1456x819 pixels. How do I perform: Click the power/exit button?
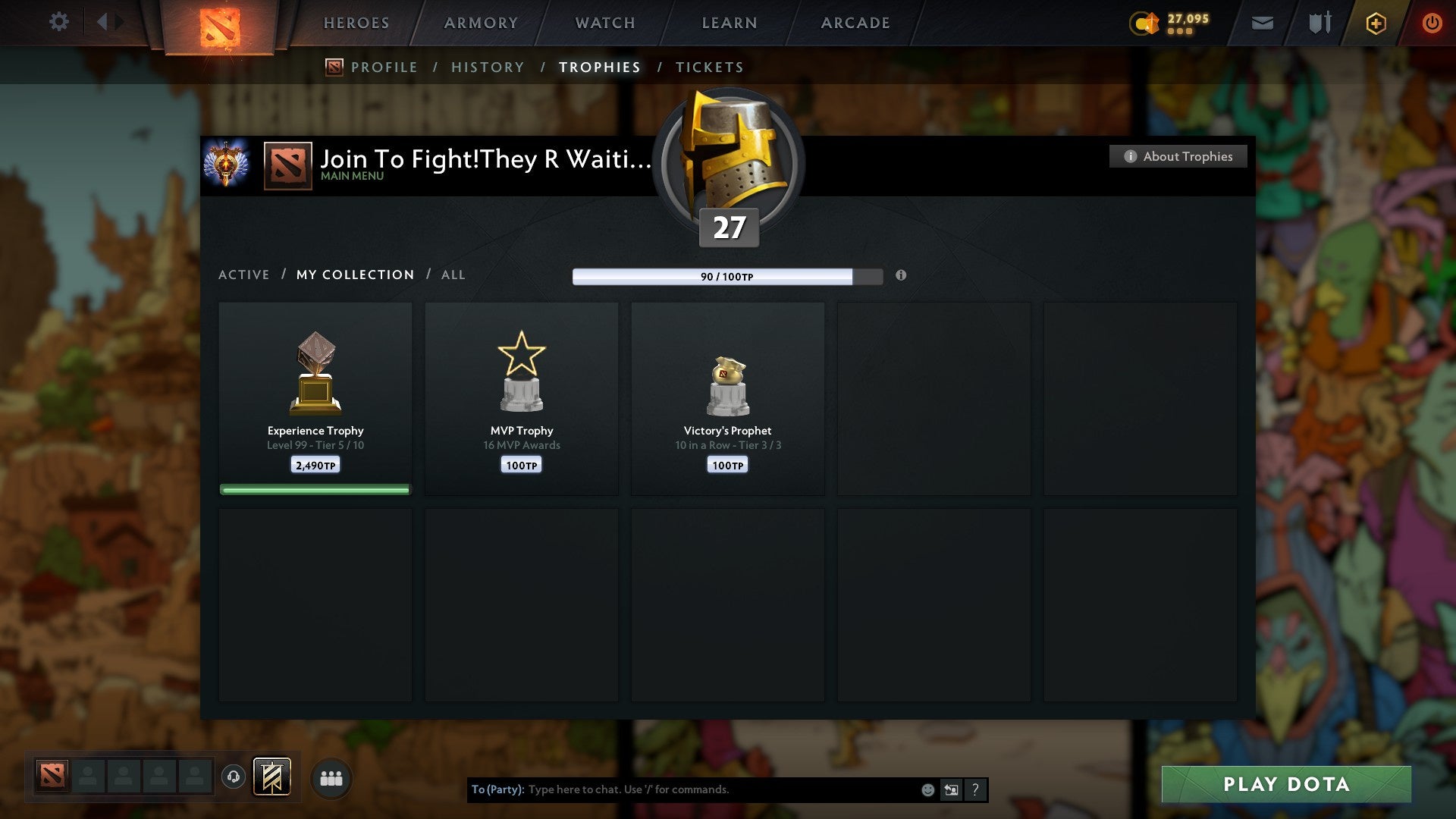point(1433,23)
